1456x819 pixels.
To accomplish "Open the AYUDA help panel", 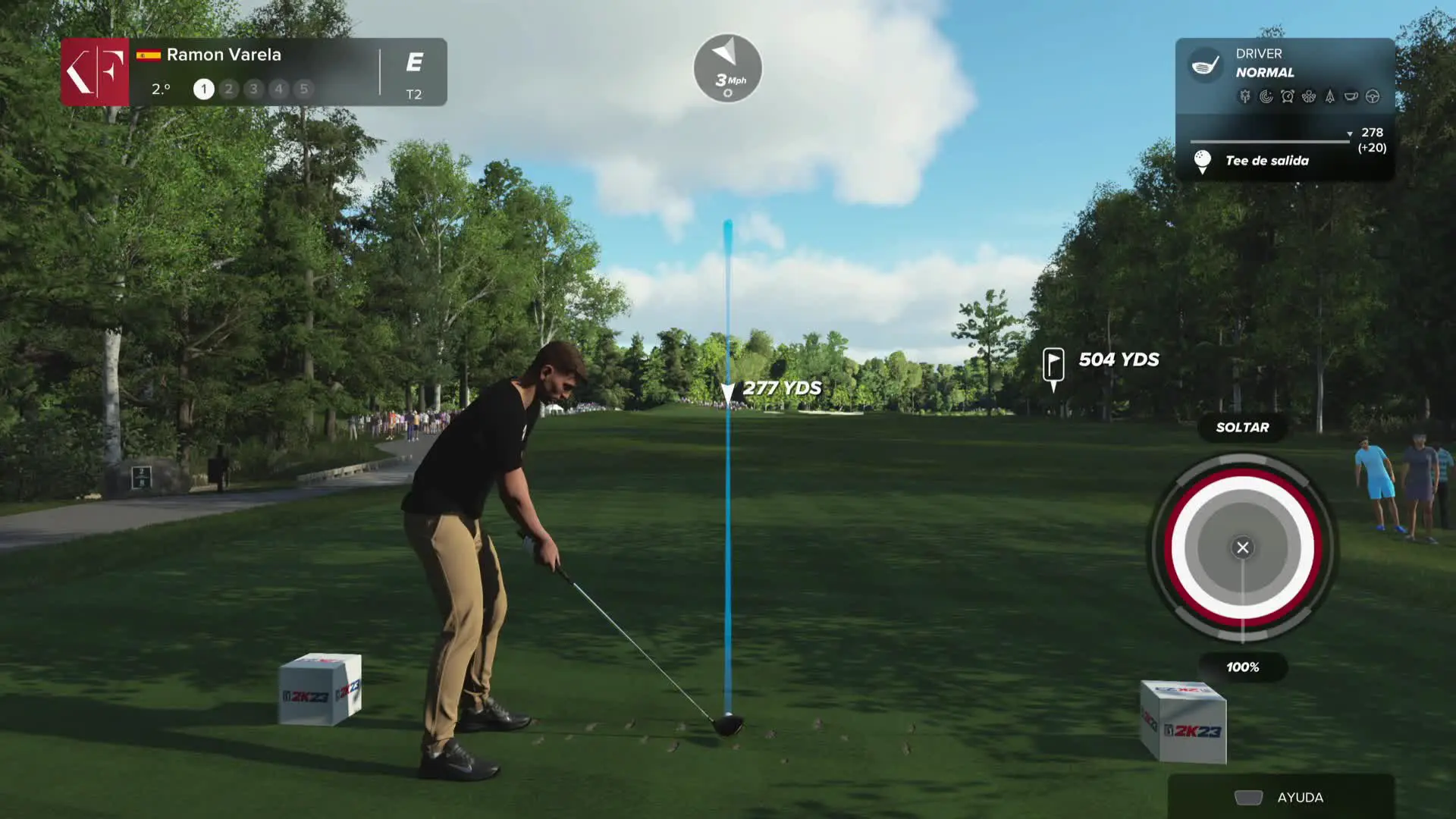I will point(1281,797).
